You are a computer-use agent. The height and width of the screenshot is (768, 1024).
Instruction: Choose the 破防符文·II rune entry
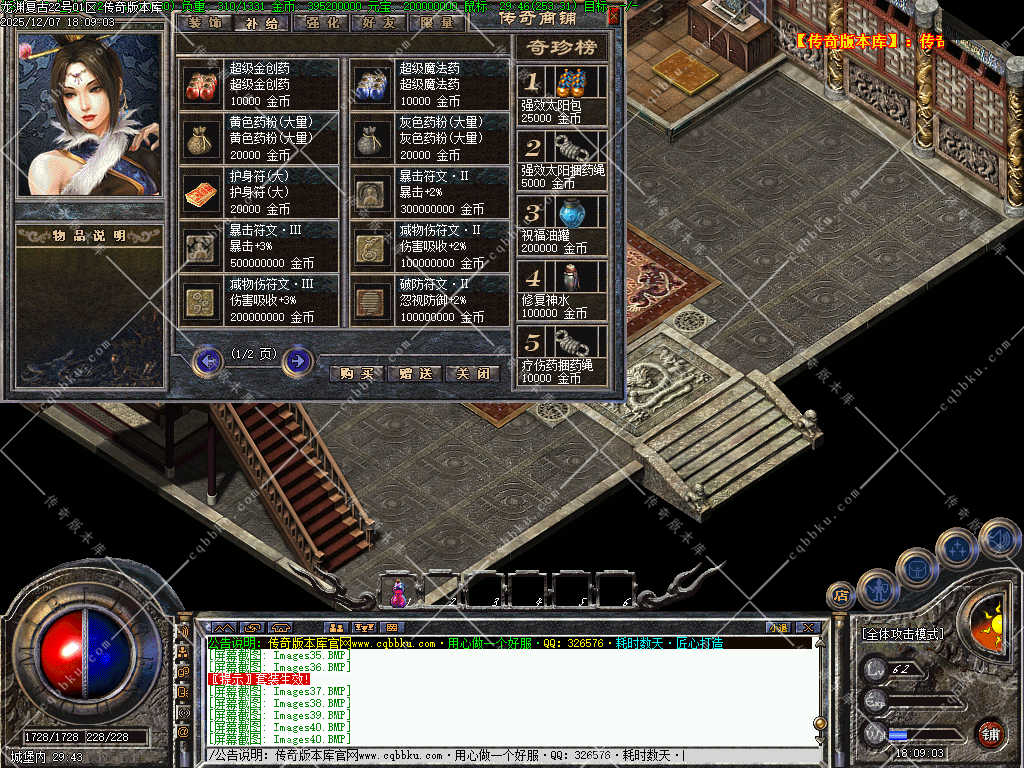coord(429,300)
